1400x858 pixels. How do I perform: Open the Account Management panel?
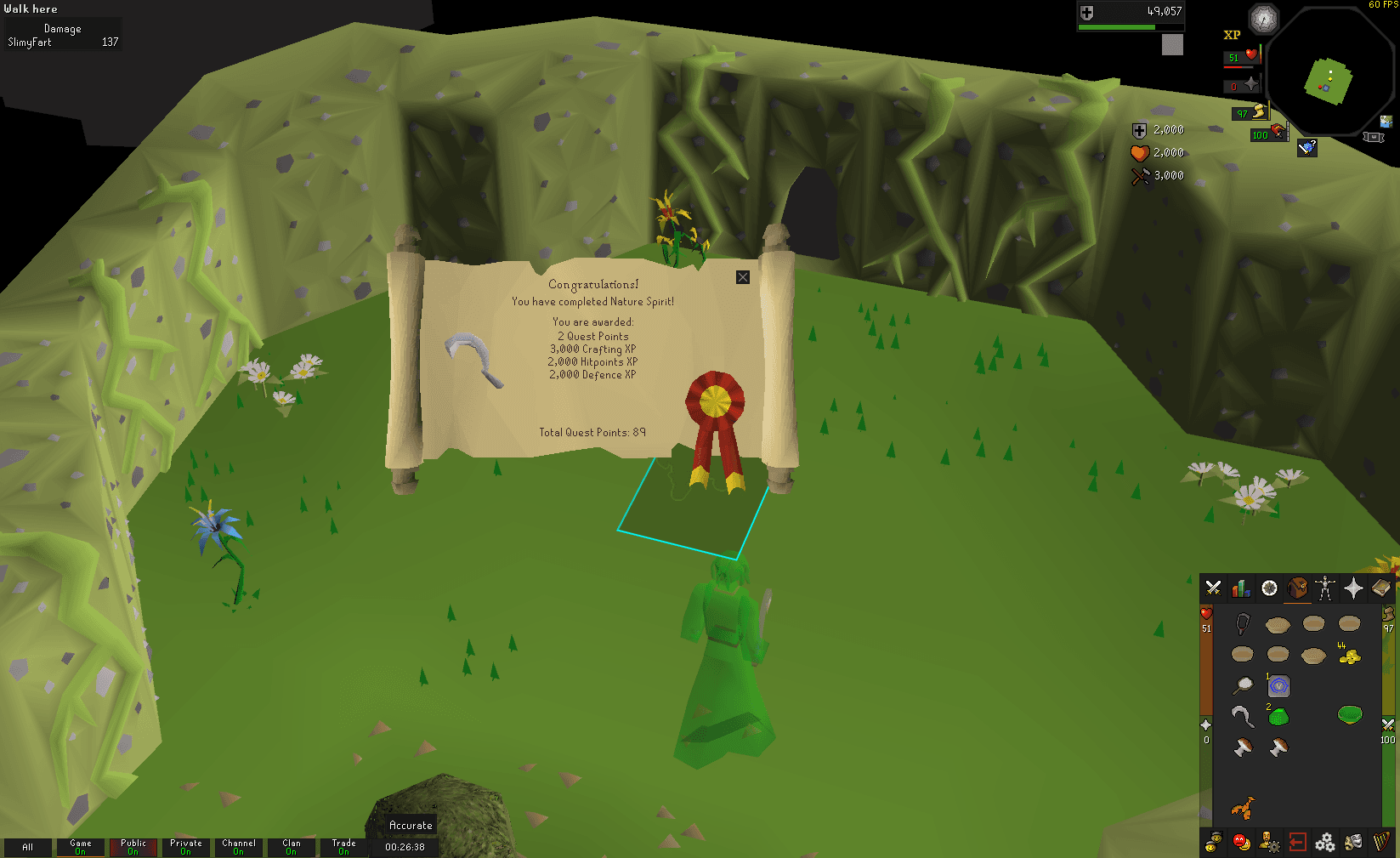[1267, 842]
